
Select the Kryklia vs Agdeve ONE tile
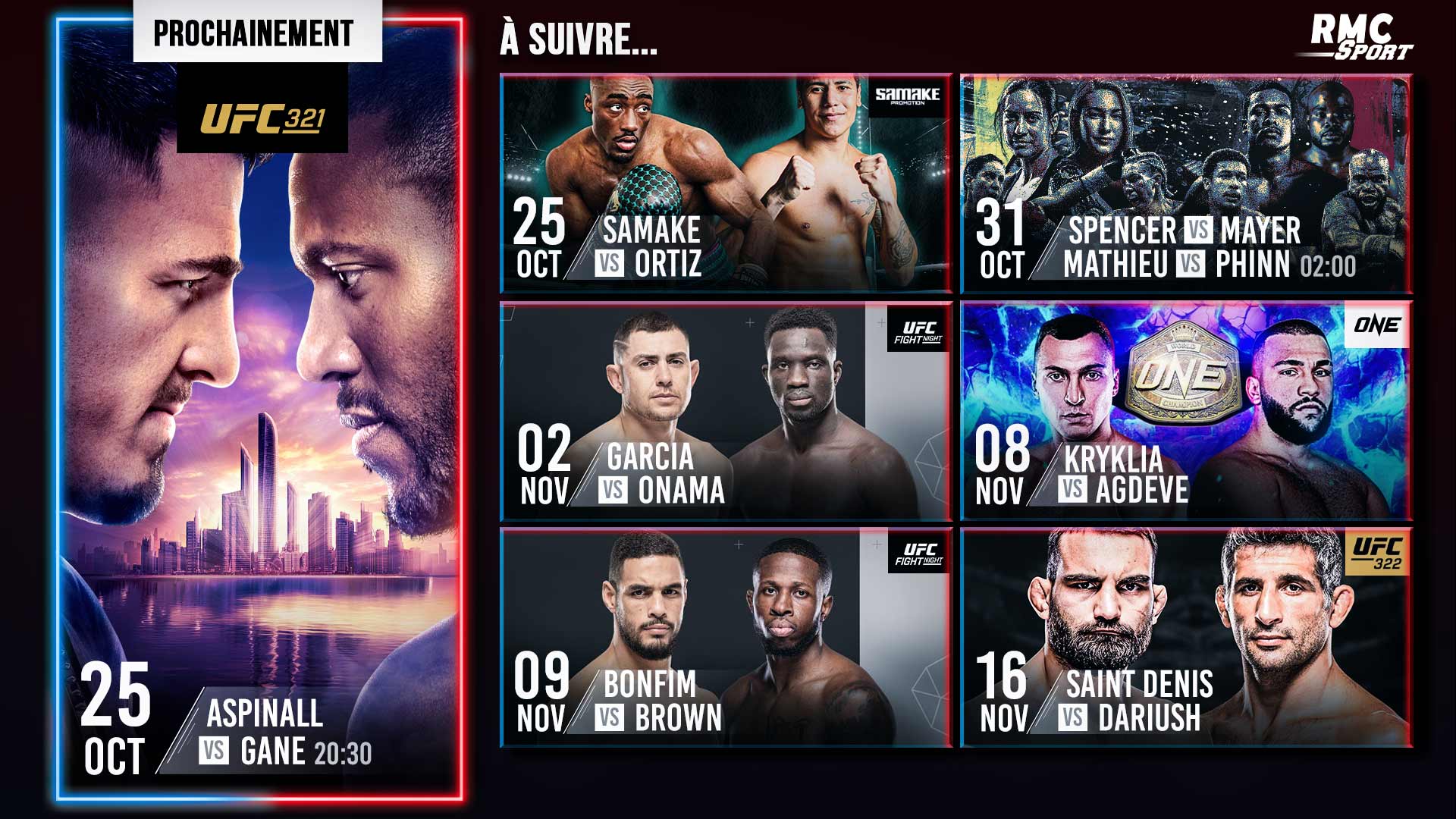(x=1186, y=411)
